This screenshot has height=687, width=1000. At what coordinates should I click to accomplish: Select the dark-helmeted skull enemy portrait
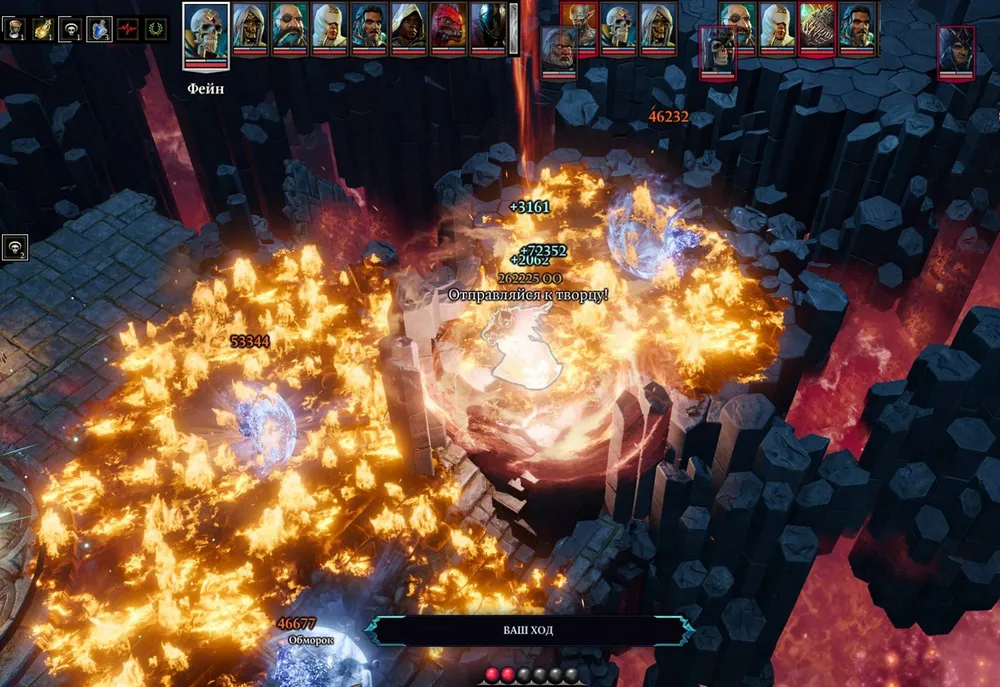pyautogui.click(x=717, y=48)
